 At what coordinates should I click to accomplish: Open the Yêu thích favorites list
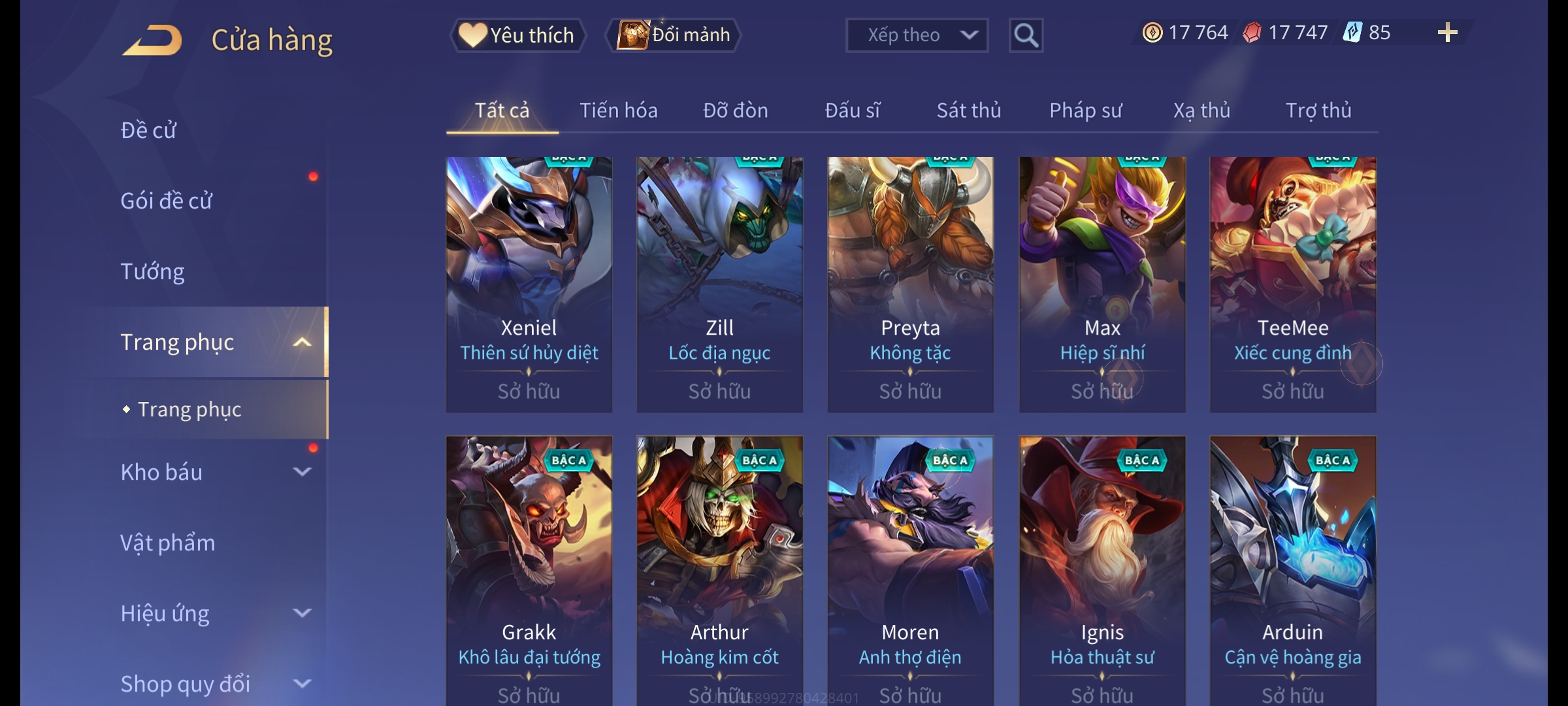pyautogui.click(x=517, y=35)
